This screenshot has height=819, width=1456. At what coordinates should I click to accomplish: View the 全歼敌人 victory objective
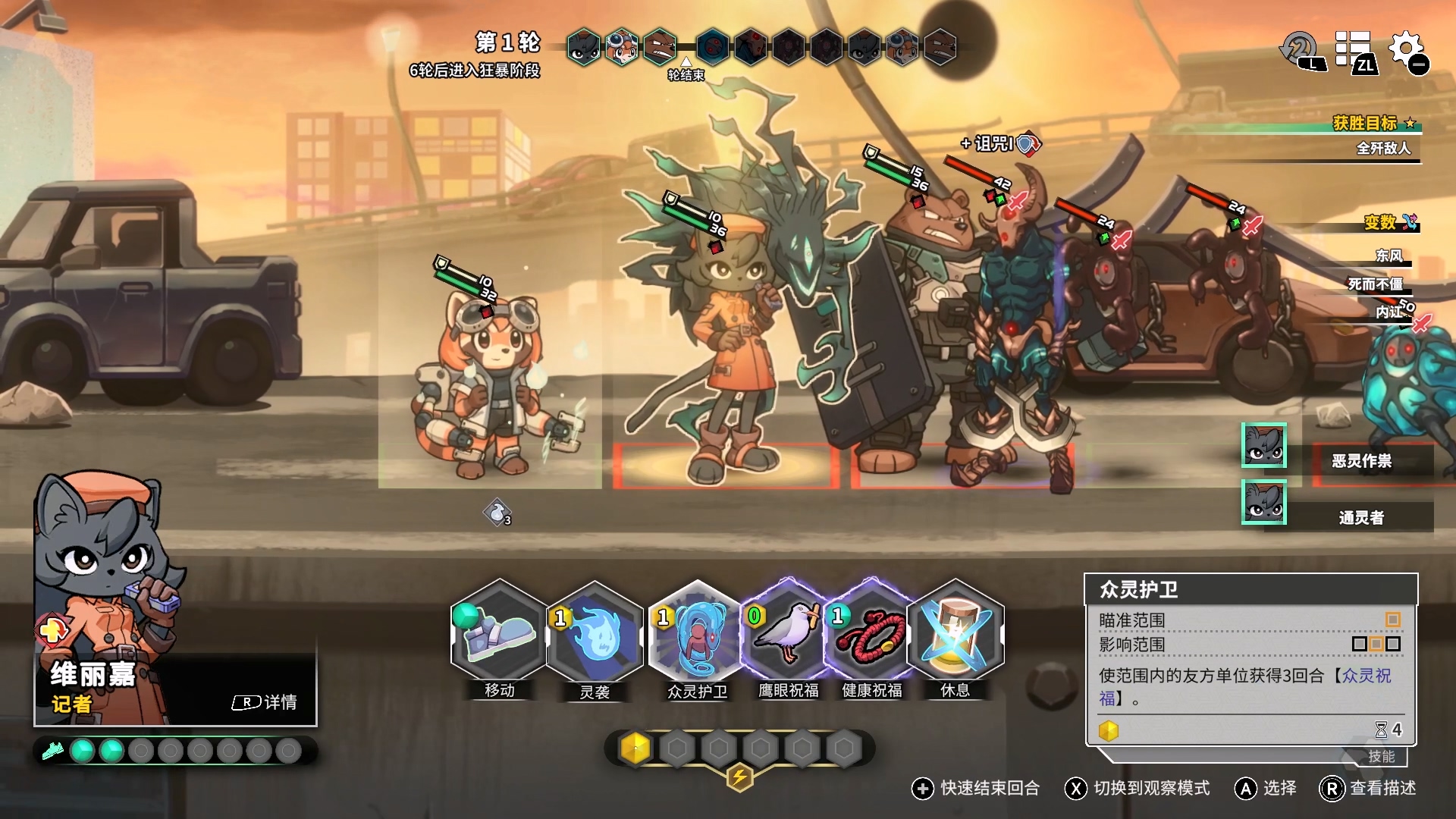(1382, 149)
